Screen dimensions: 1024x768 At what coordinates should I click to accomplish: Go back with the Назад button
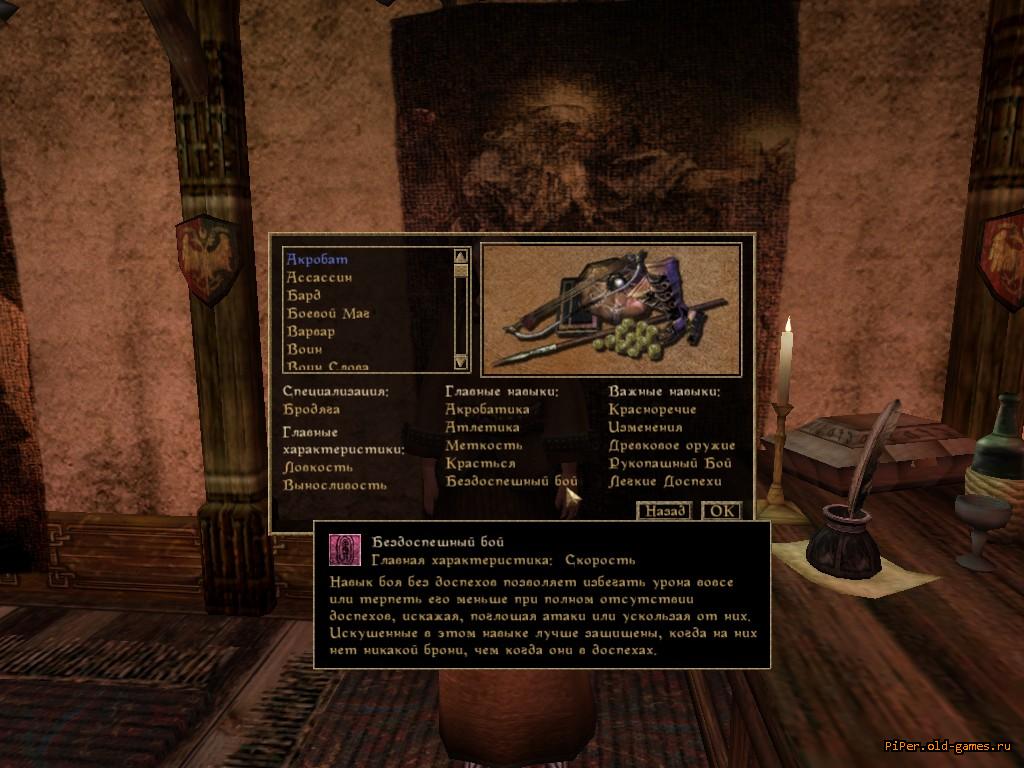pyautogui.click(x=664, y=511)
